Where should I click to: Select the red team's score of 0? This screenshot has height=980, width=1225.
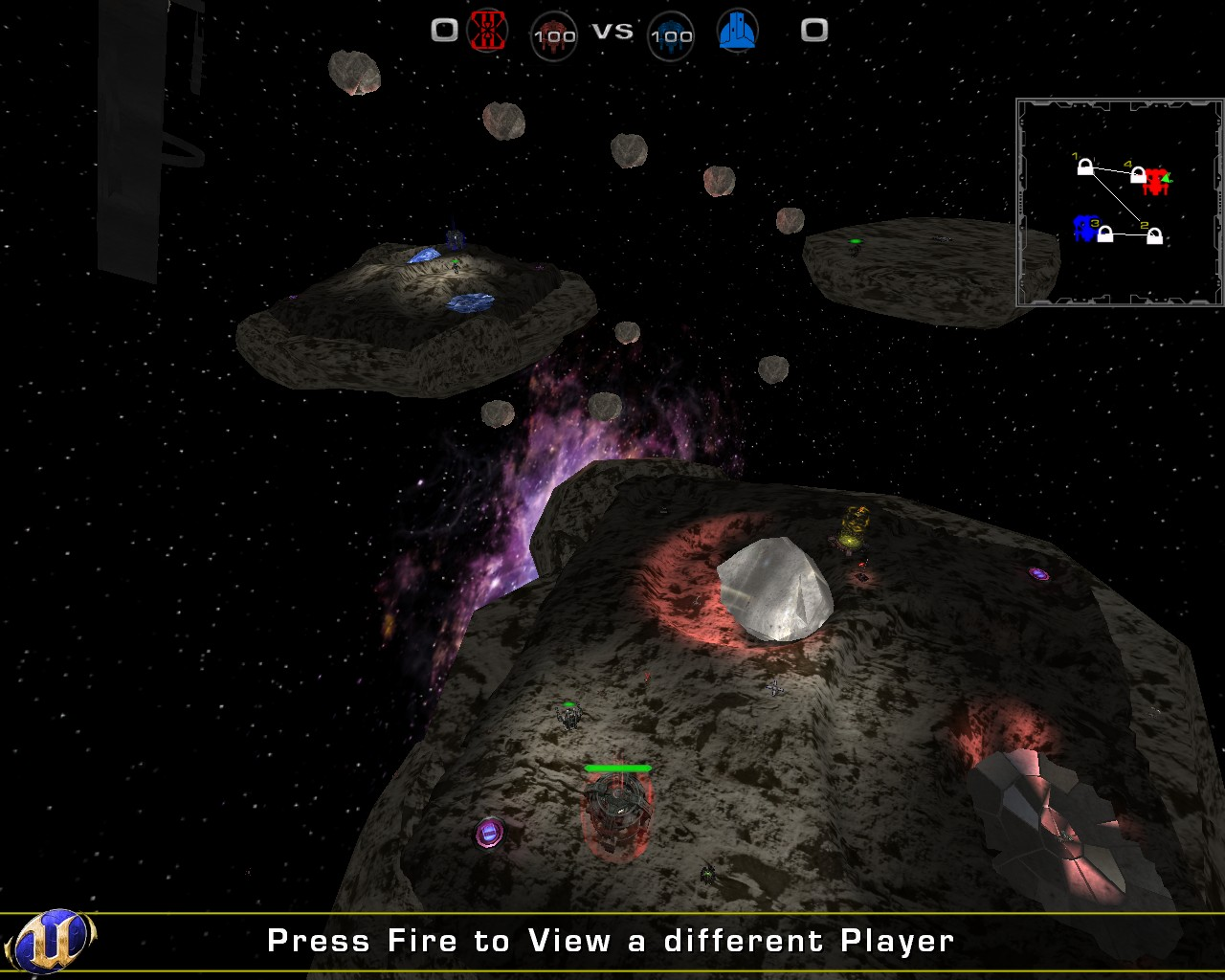click(442, 30)
